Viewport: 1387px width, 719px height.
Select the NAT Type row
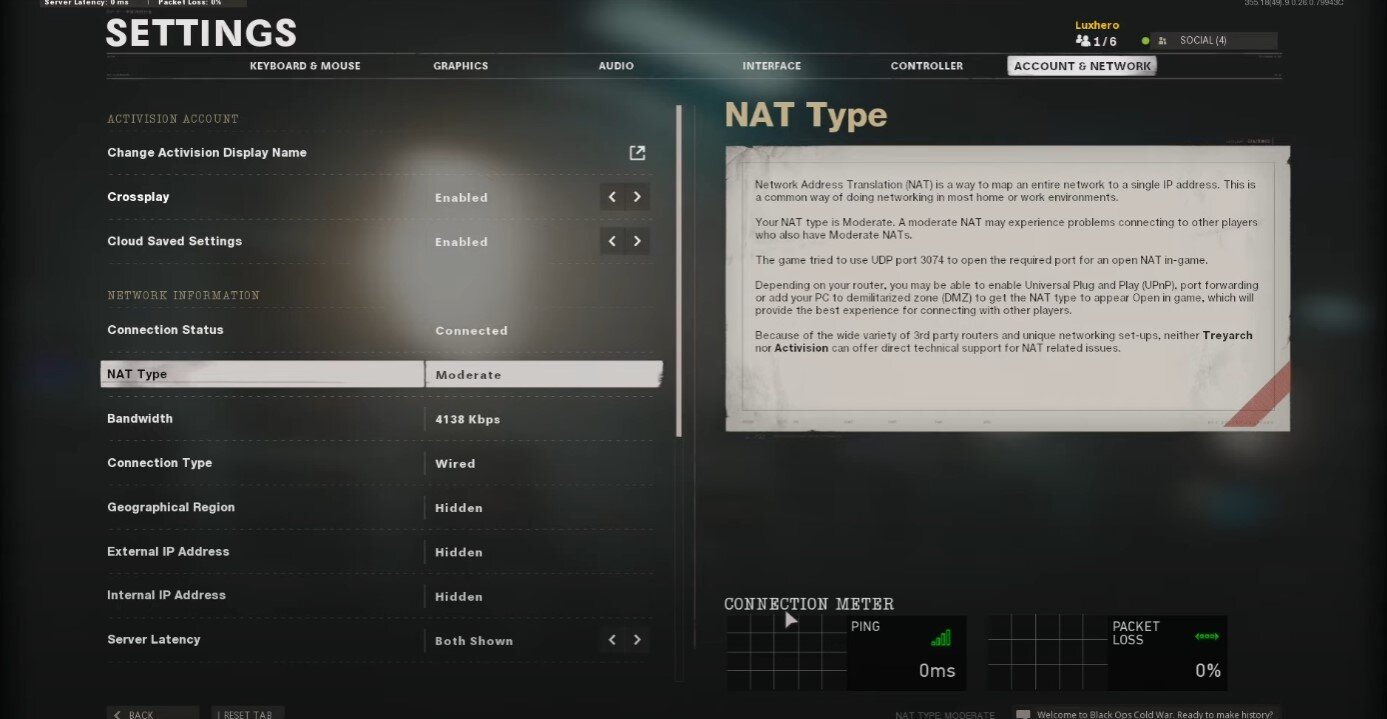tap(380, 374)
